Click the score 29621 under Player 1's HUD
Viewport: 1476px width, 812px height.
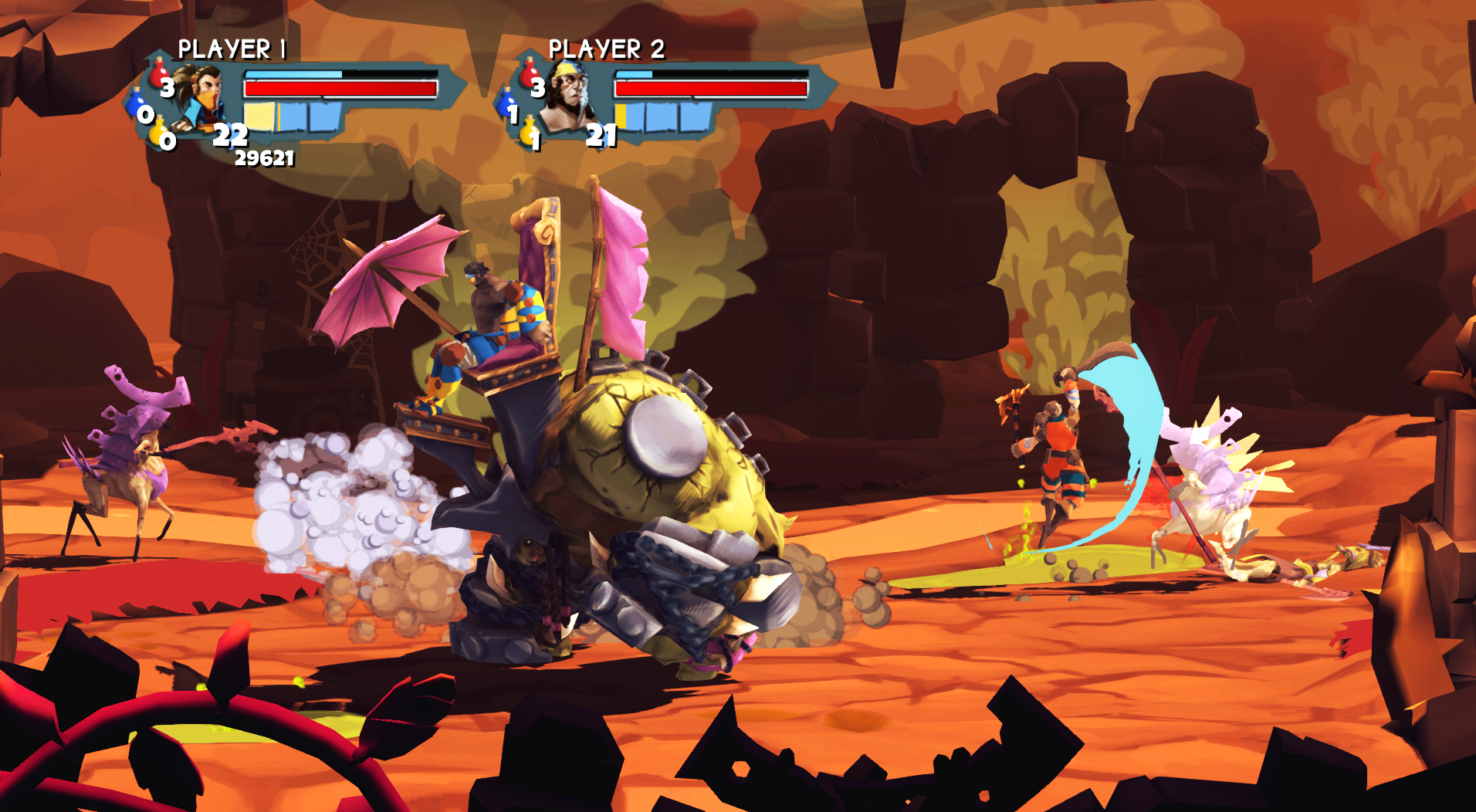tap(263, 159)
